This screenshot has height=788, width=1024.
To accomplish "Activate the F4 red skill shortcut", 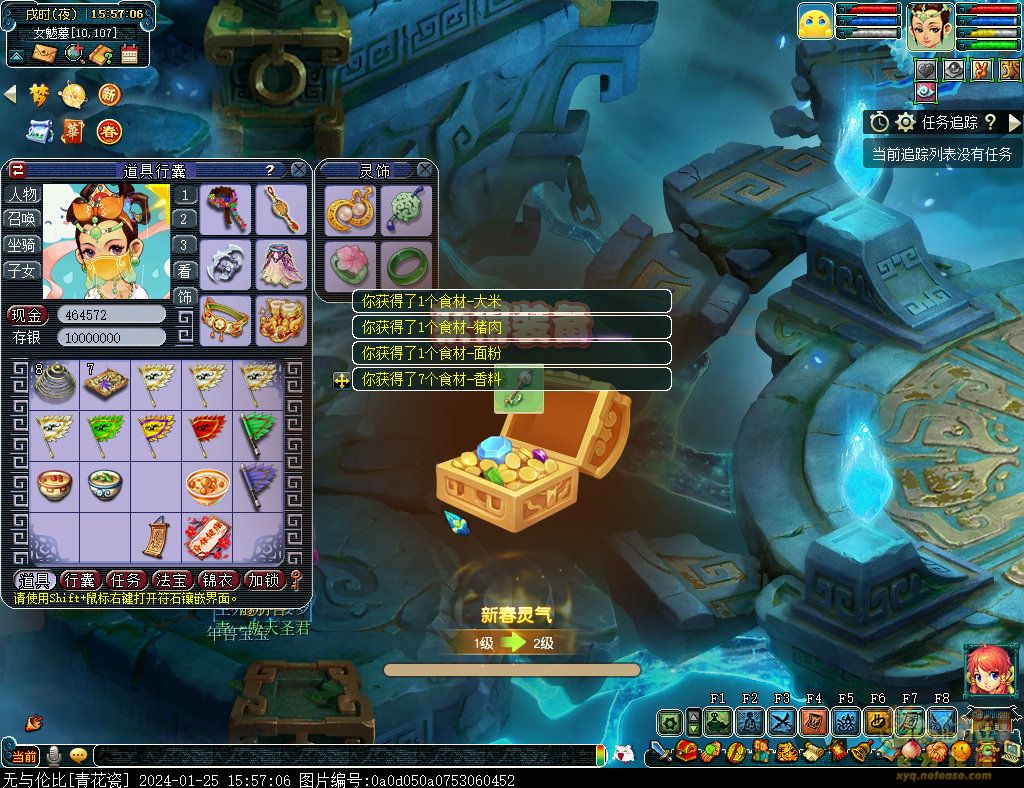I will [814, 722].
